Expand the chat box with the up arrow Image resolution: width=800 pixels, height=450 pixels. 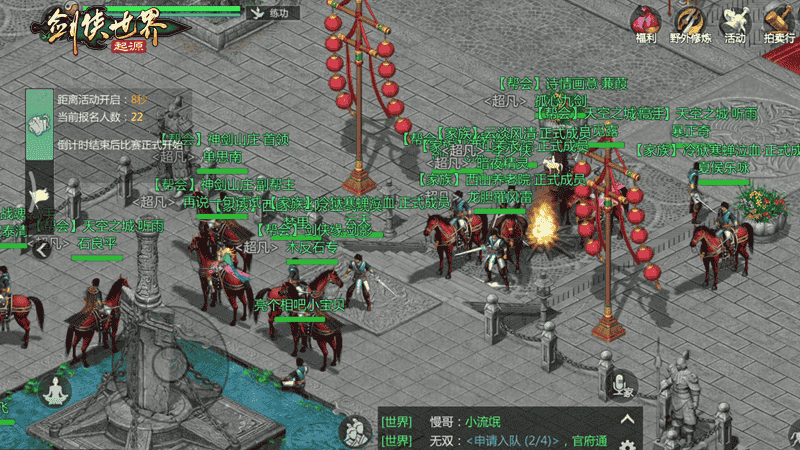point(628,419)
